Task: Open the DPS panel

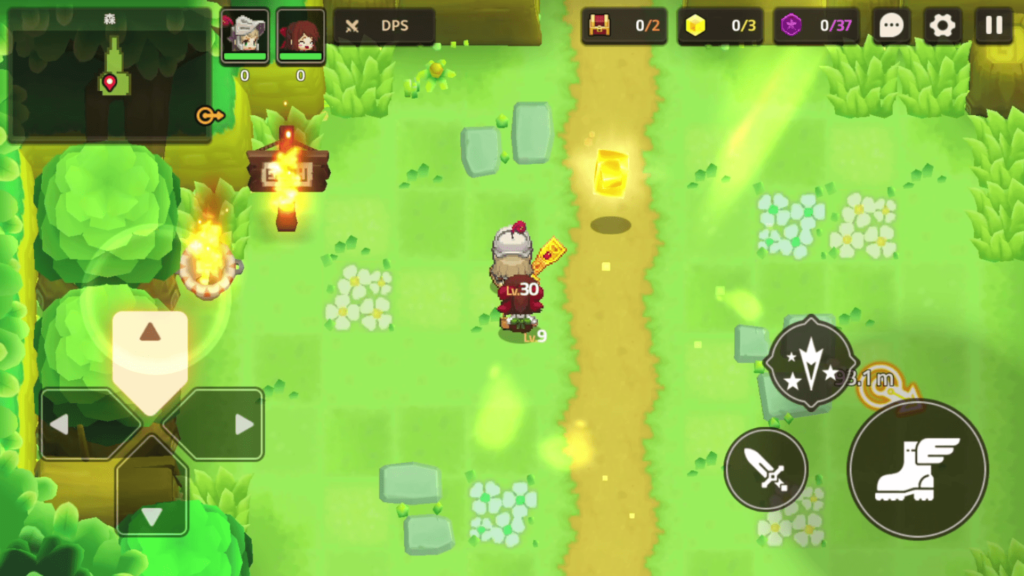Action: click(384, 26)
